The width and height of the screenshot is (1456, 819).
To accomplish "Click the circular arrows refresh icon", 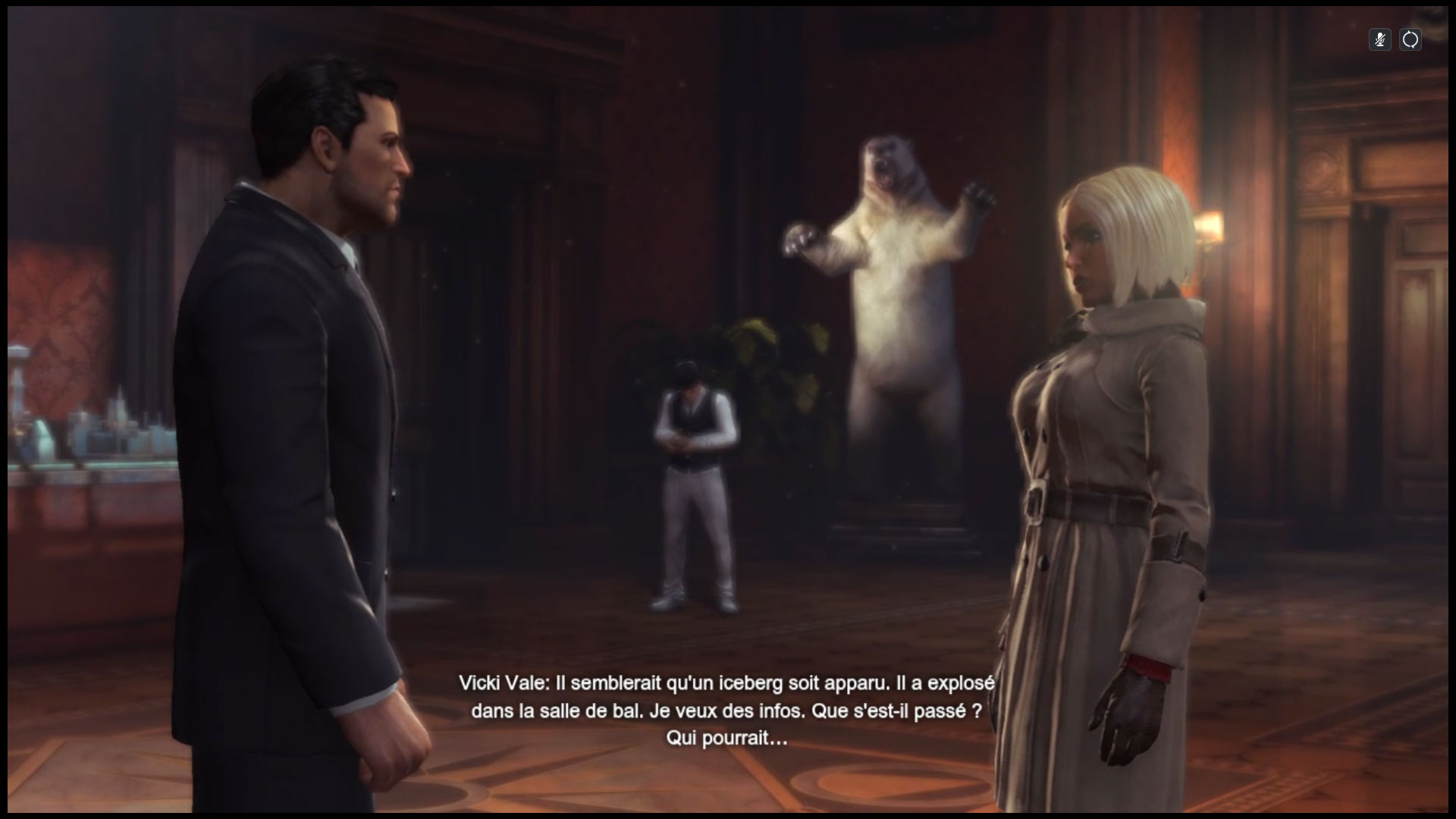I will [x=1410, y=40].
